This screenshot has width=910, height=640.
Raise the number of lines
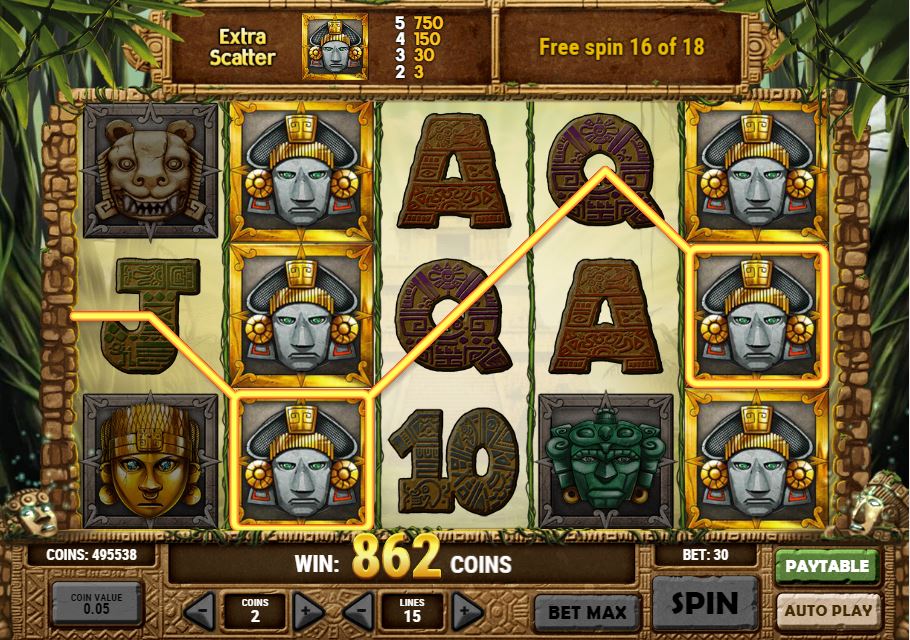466,609
